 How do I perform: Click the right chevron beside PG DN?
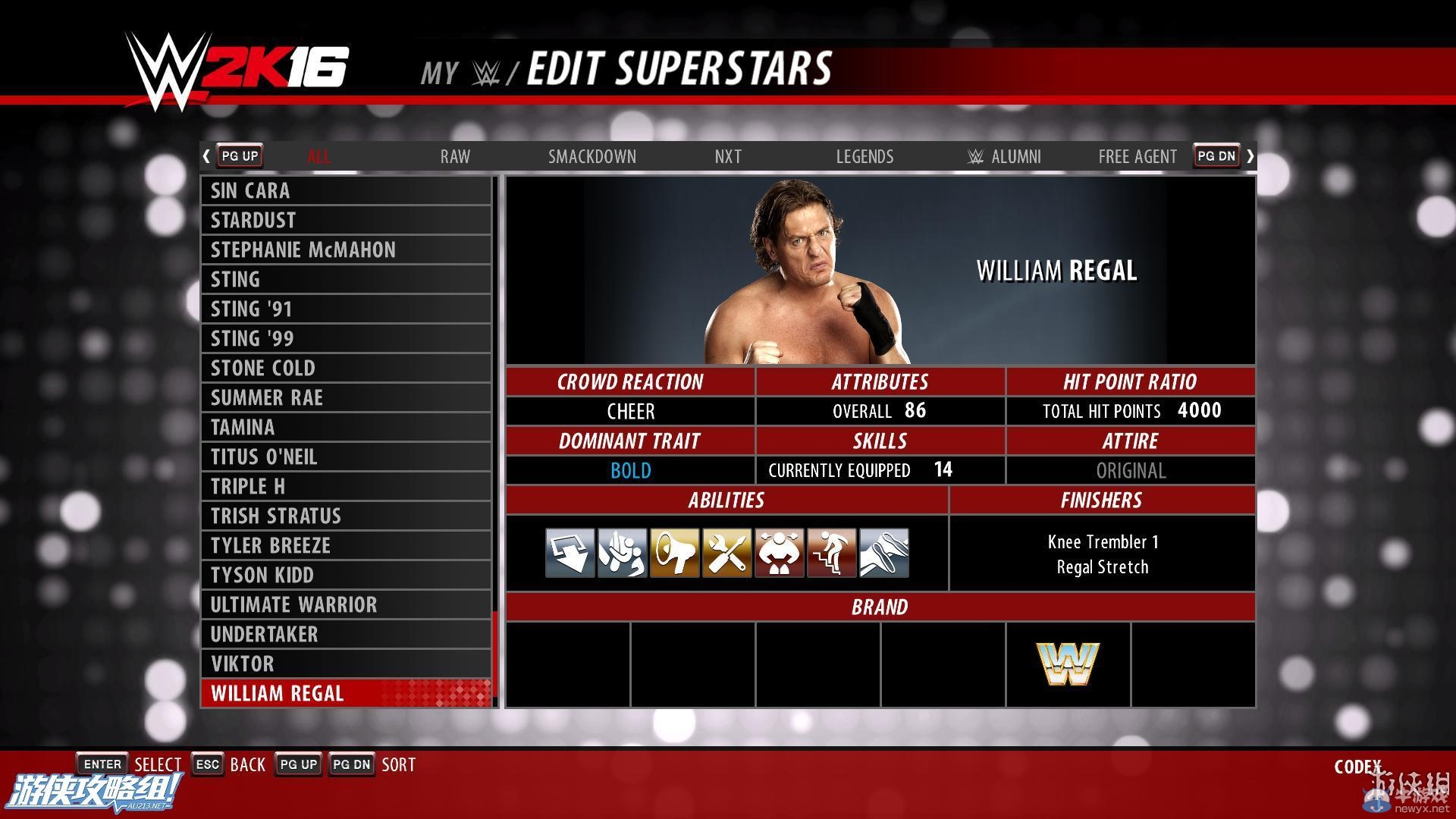click(1250, 155)
